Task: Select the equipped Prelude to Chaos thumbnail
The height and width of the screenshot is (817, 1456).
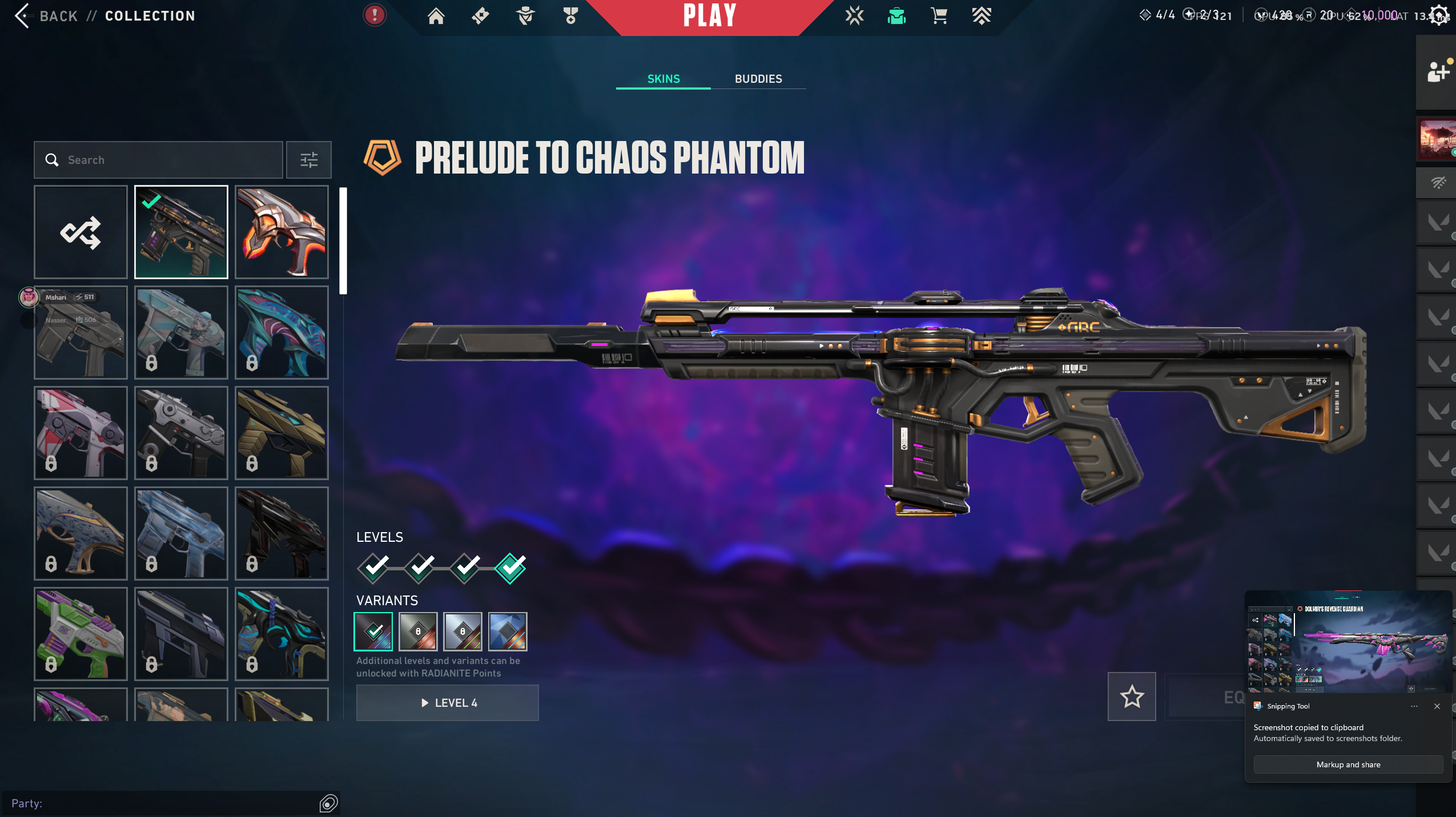Action: [181, 232]
